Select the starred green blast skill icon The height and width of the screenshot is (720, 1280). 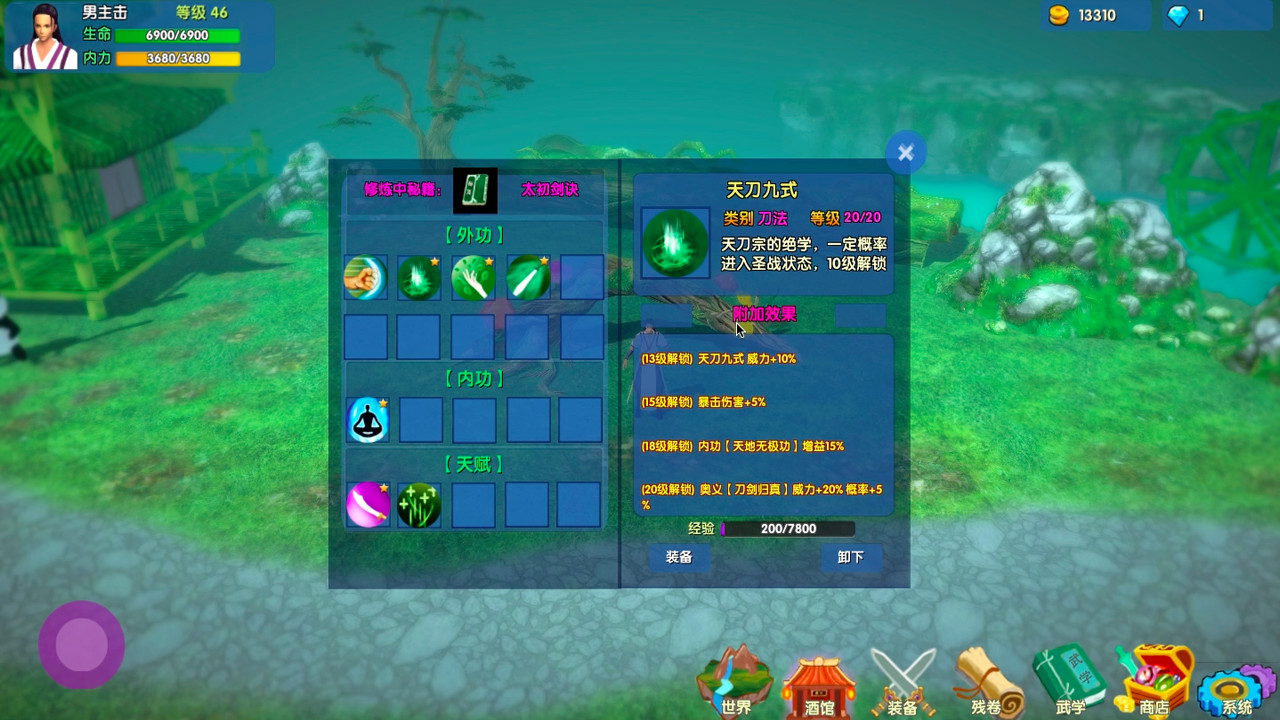click(x=419, y=278)
